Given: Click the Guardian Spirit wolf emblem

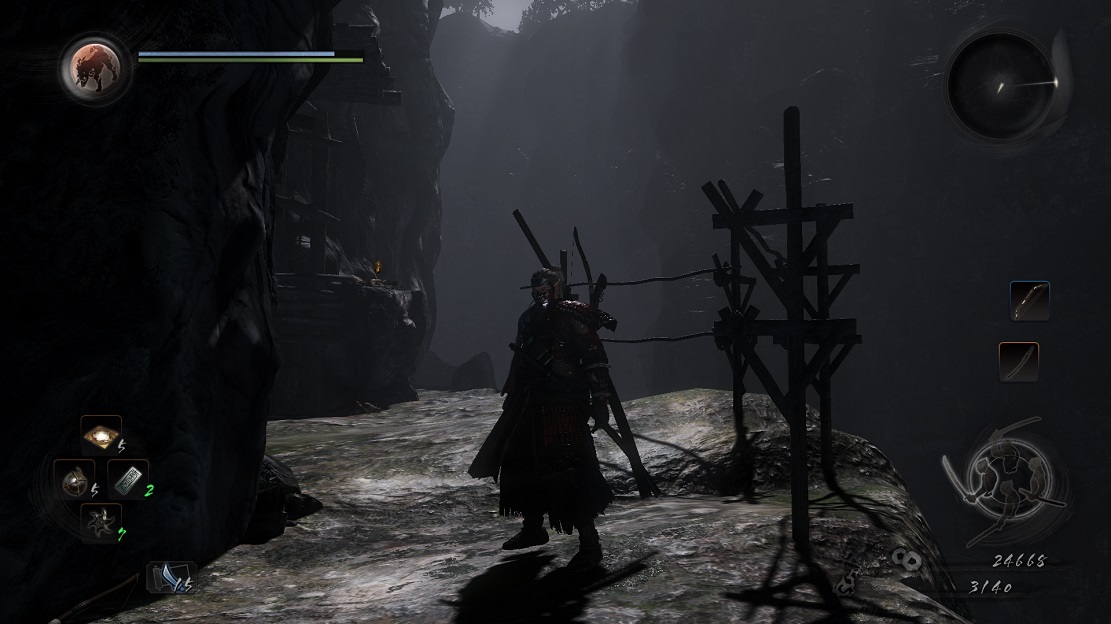Looking at the screenshot, I should click(x=95, y=69).
